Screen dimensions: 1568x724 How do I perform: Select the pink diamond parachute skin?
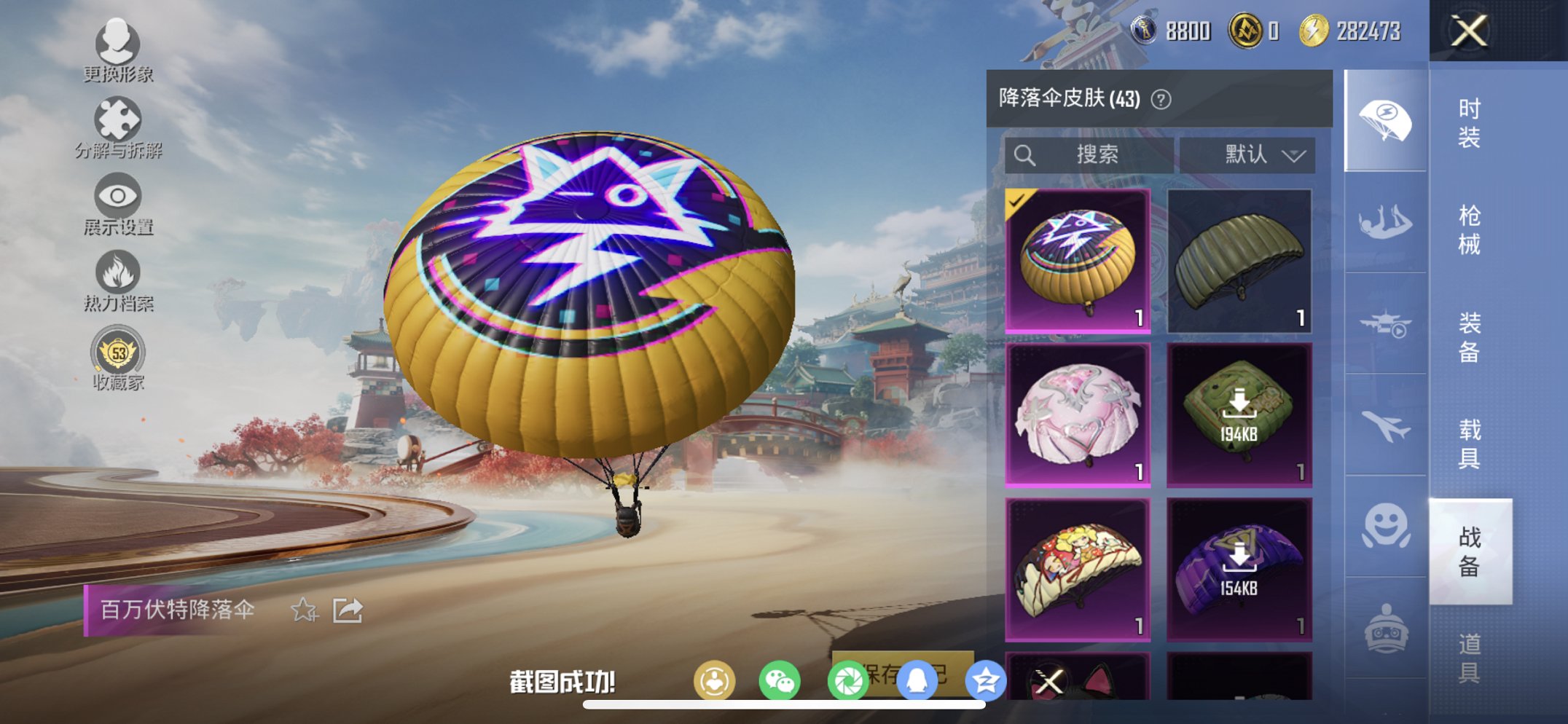point(1078,412)
